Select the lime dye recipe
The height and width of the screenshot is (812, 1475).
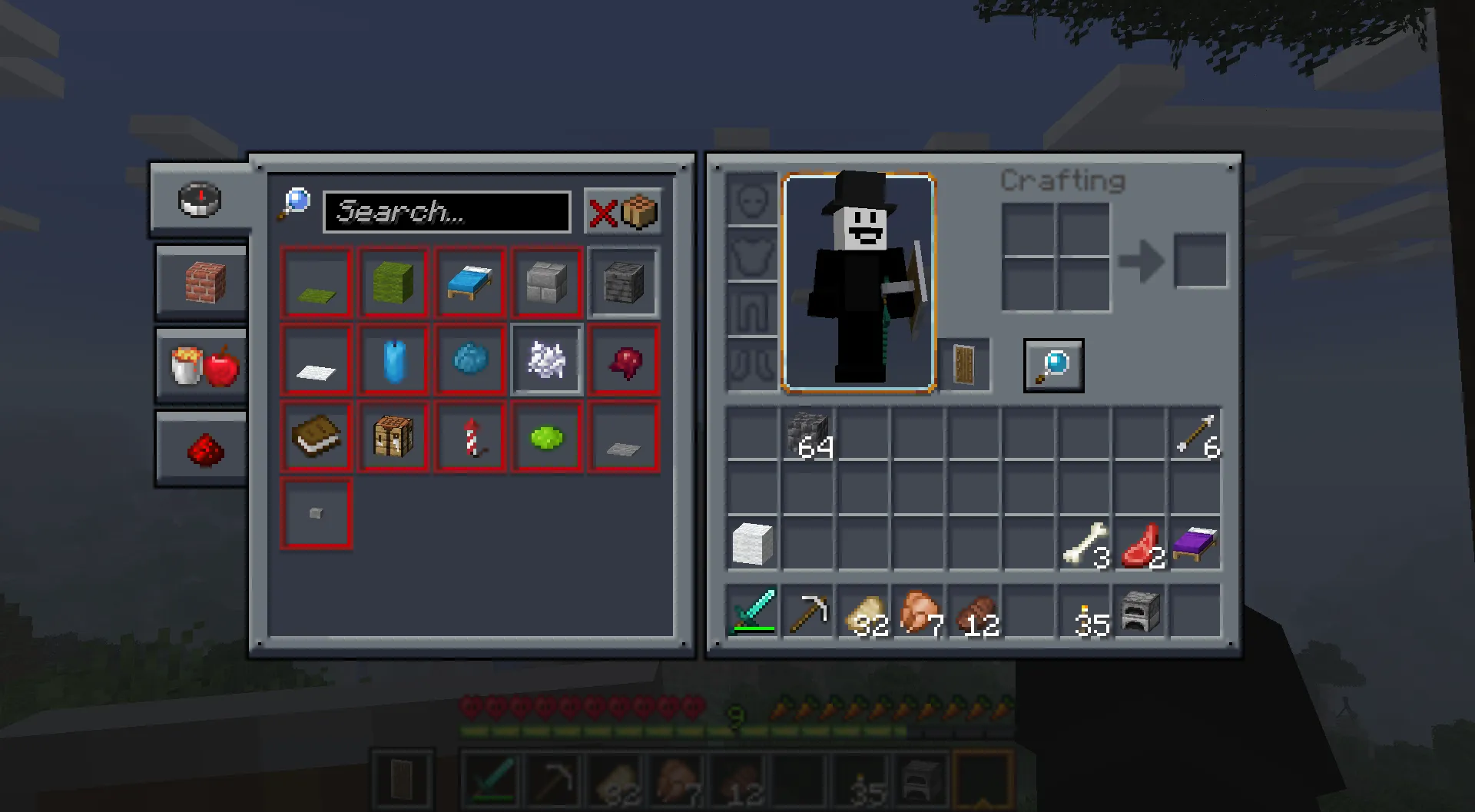click(546, 436)
